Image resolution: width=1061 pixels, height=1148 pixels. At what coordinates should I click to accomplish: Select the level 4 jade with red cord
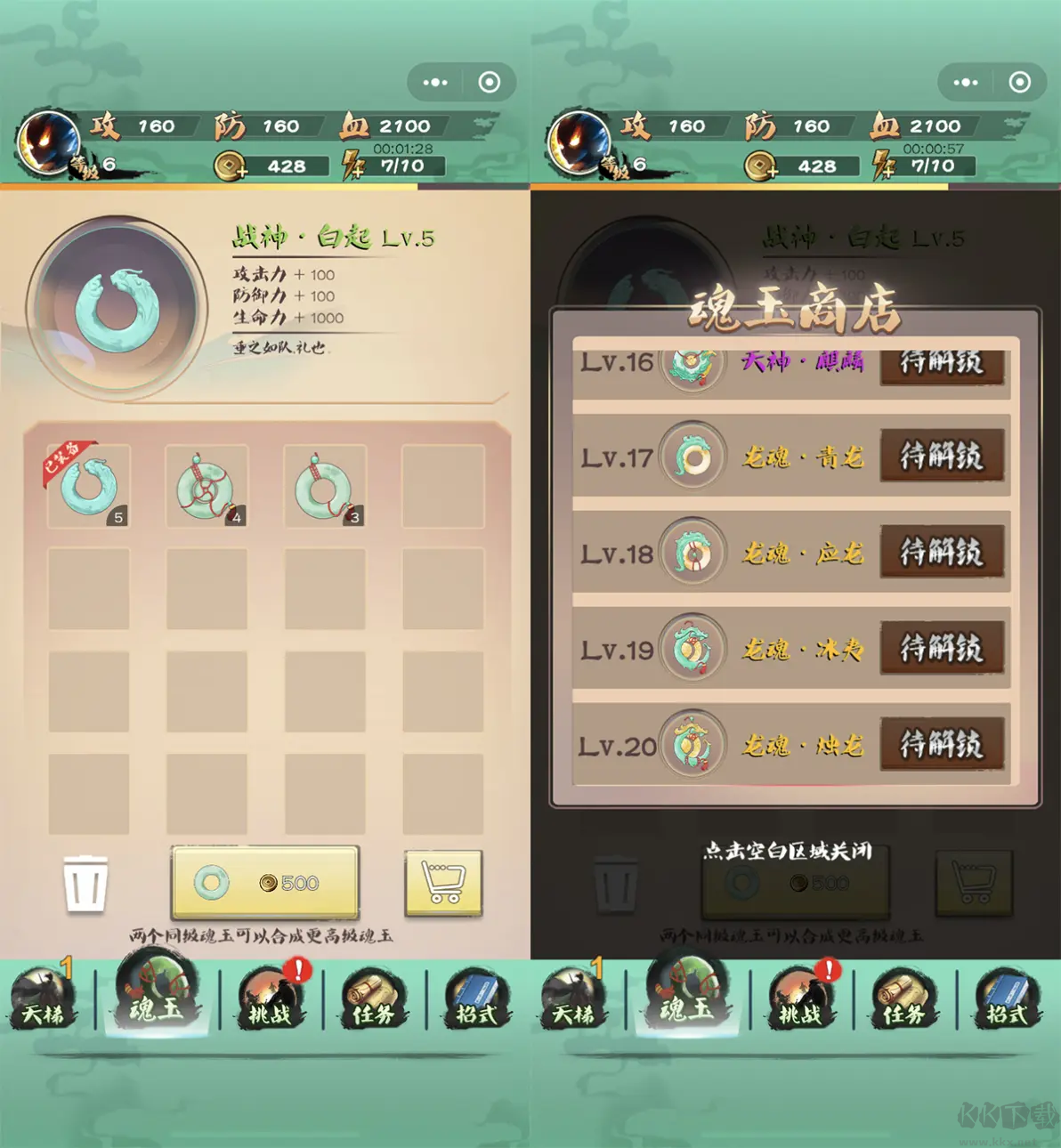(207, 487)
